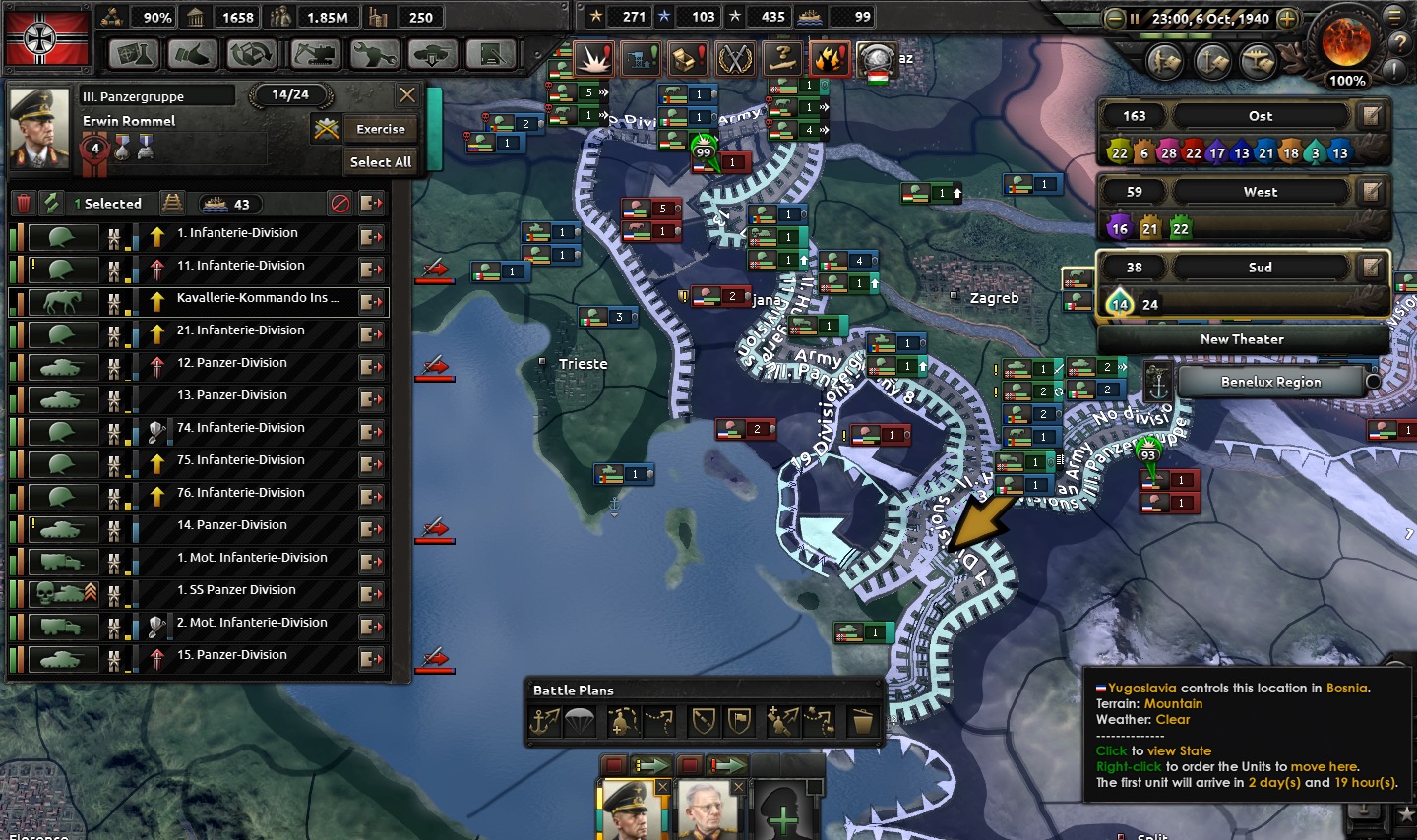Open the Benelux Region naval mission
The height and width of the screenshot is (840, 1417).
point(1270,382)
